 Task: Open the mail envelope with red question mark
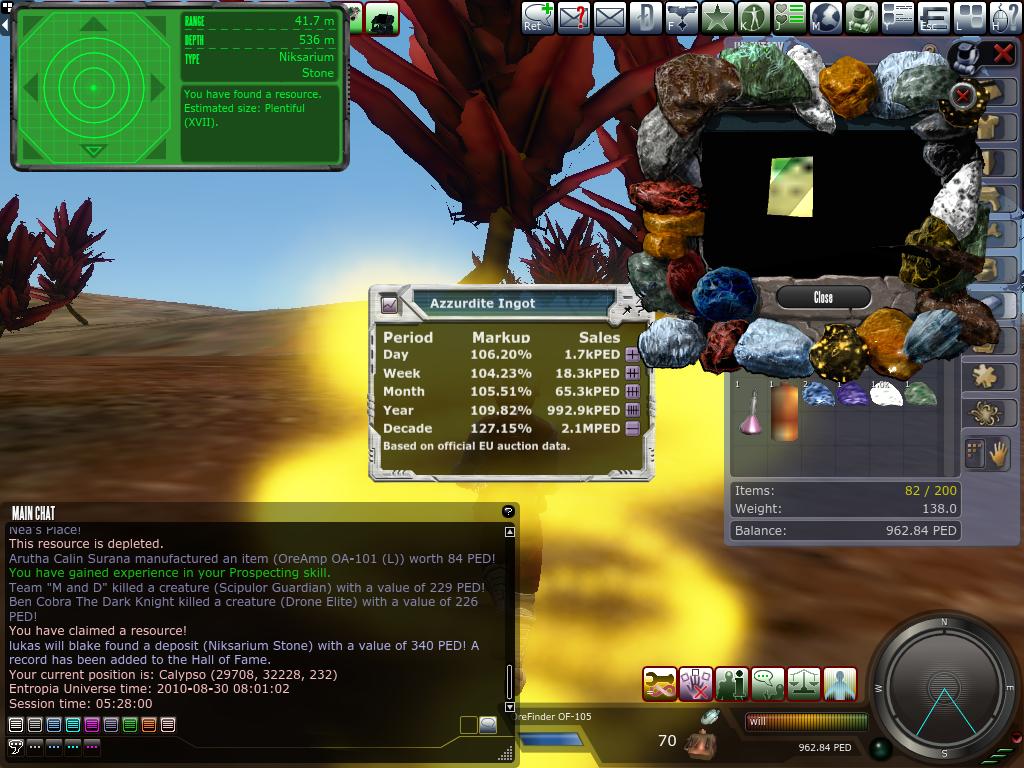pyautogui.click(x=573, y=17)
